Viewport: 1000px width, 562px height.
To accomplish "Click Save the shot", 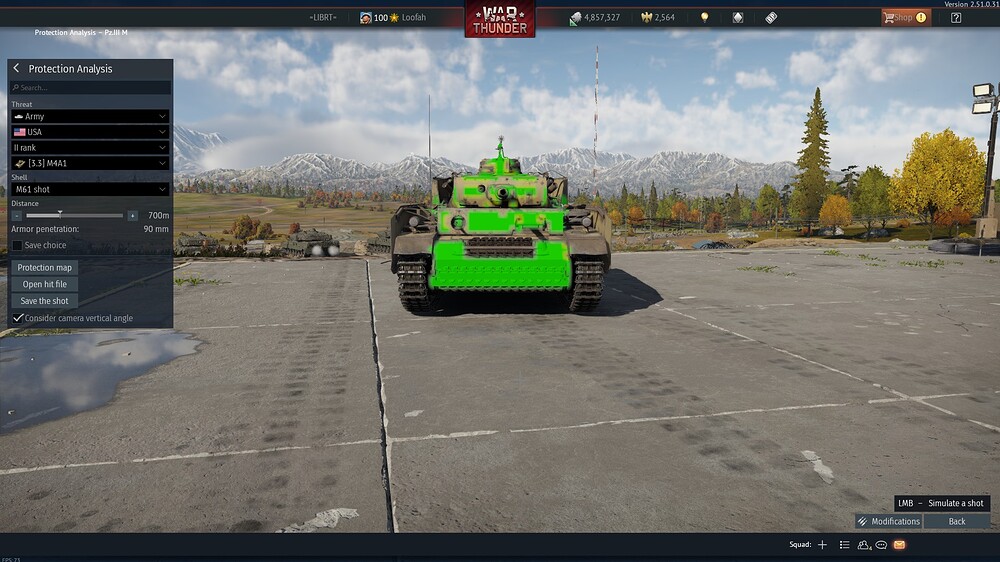I will pyautogui.click(x=45, y=301).
